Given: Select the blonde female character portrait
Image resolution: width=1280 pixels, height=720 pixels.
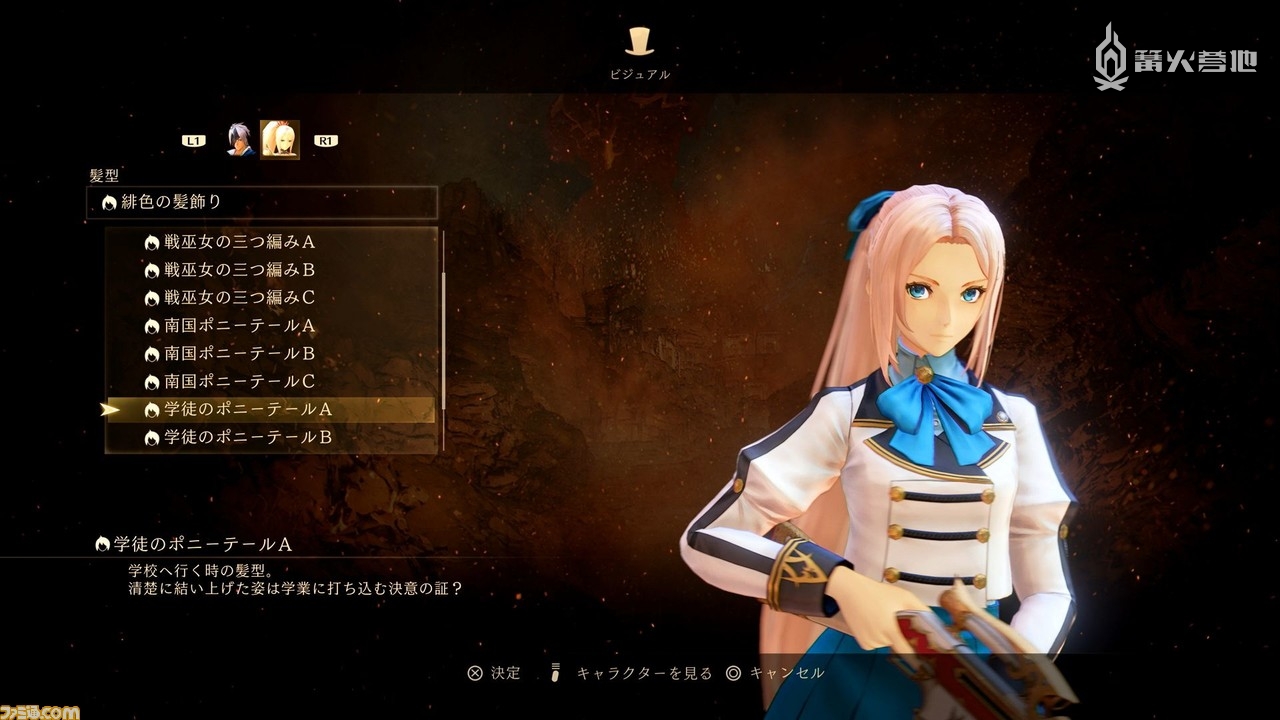Looking at the screenshot, I should (280, 140).
